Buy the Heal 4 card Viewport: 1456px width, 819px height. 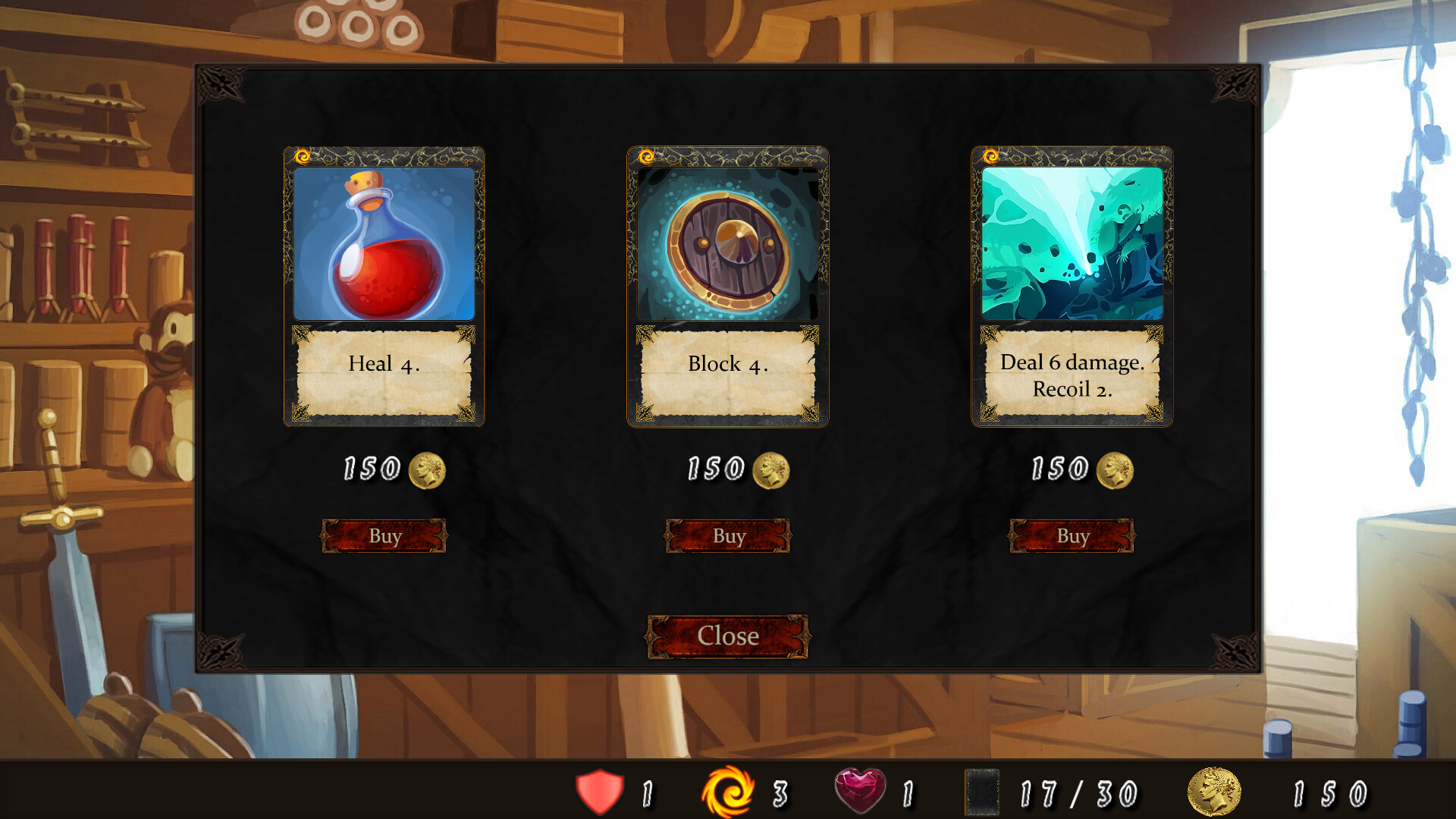click(x=384, y=535)
